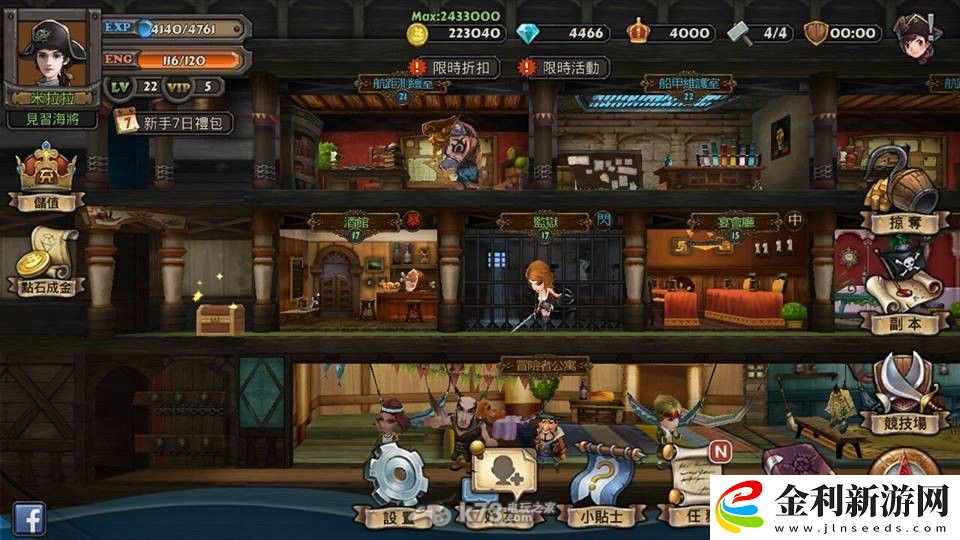
Task: Open the 儲值 crown recharge menu
Action: pos(46,177)
